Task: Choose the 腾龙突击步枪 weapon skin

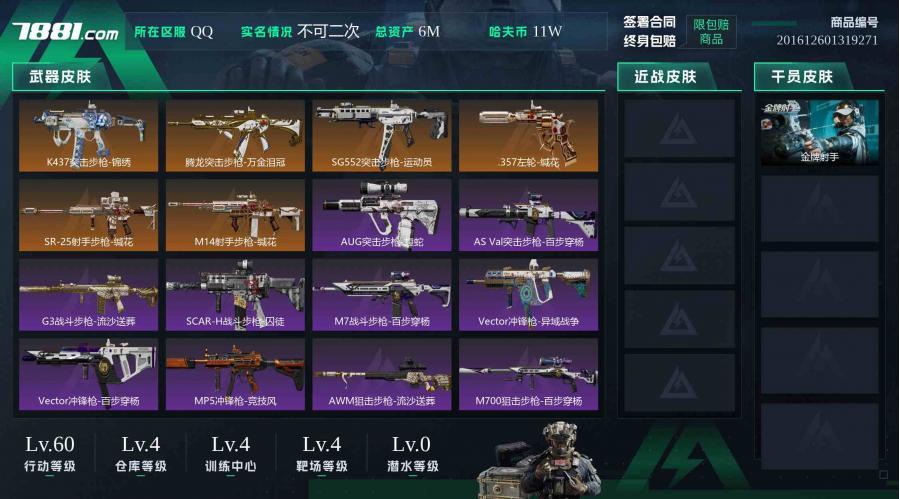Action: coord(235,135)
